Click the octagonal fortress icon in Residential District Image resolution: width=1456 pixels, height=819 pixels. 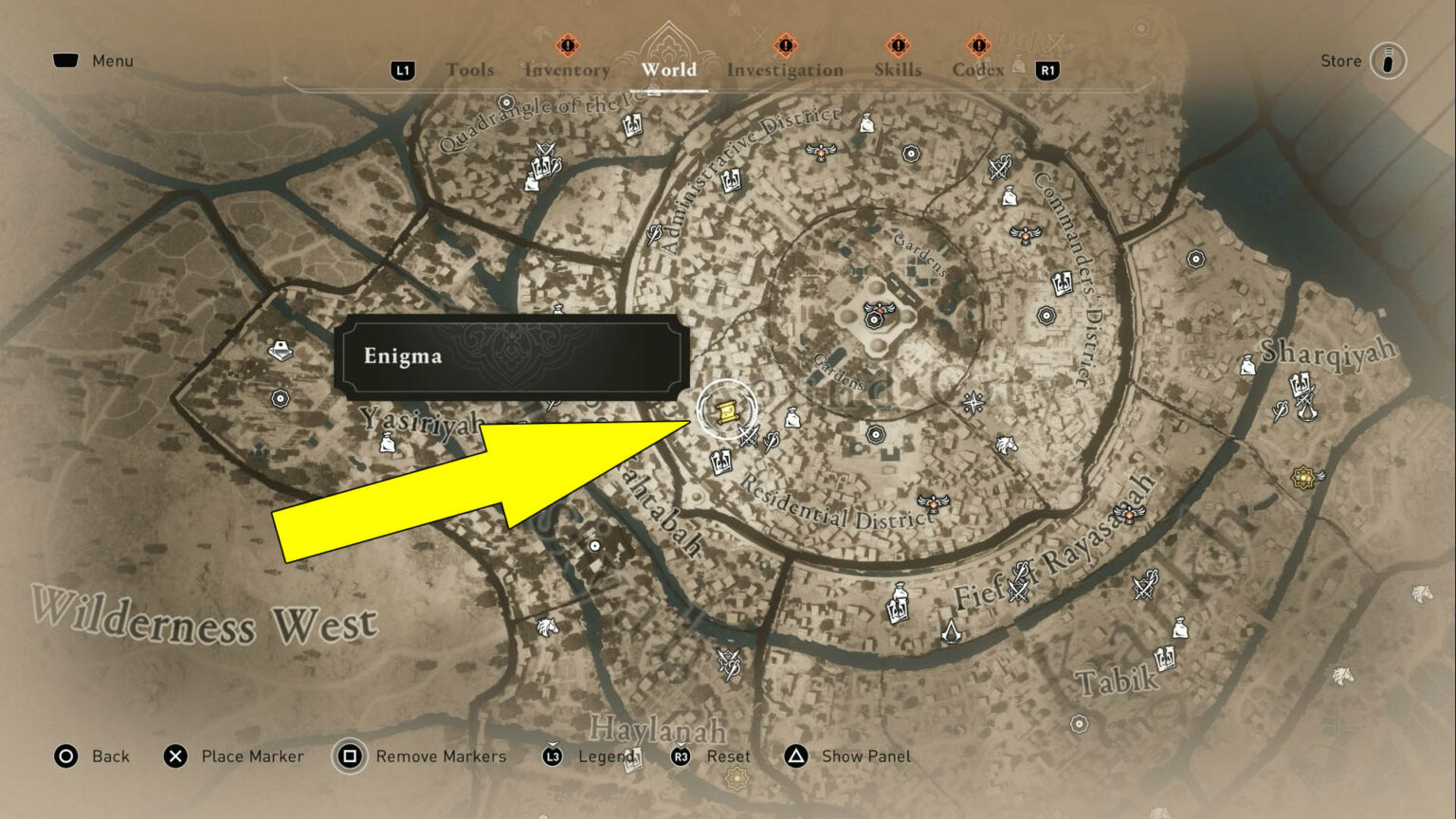(876, 434)
